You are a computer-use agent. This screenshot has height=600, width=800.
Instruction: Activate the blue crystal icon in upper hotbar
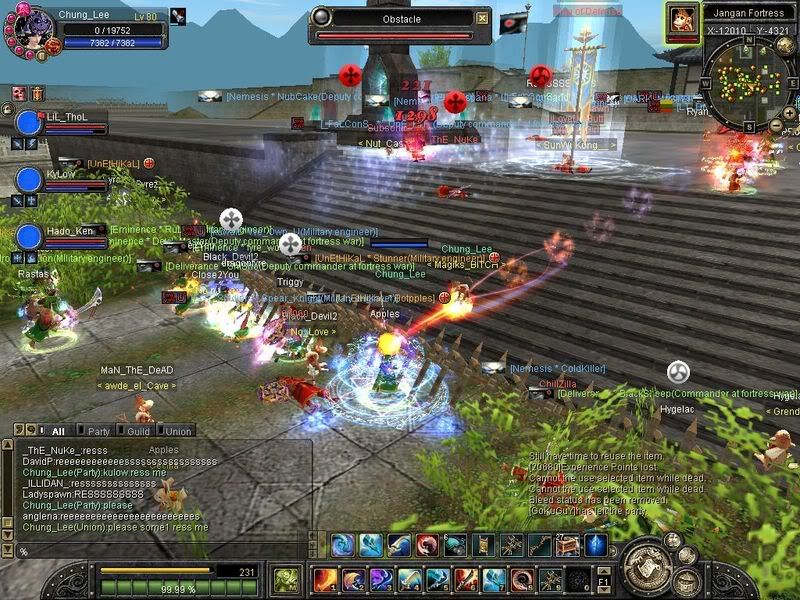point(596,545)
